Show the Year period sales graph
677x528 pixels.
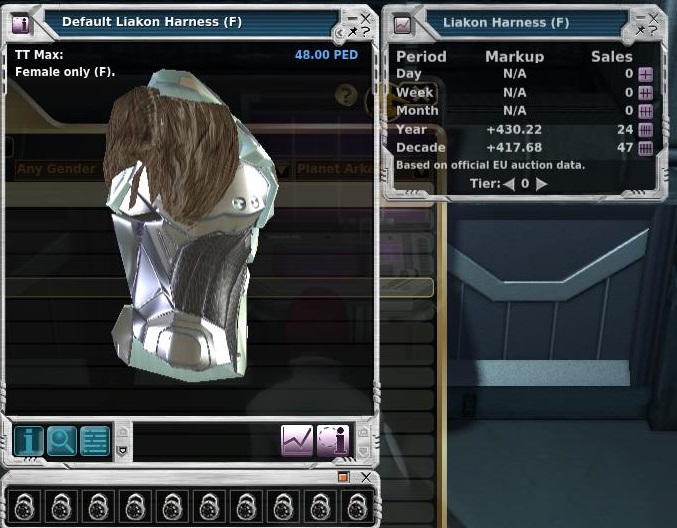point(645,130)
